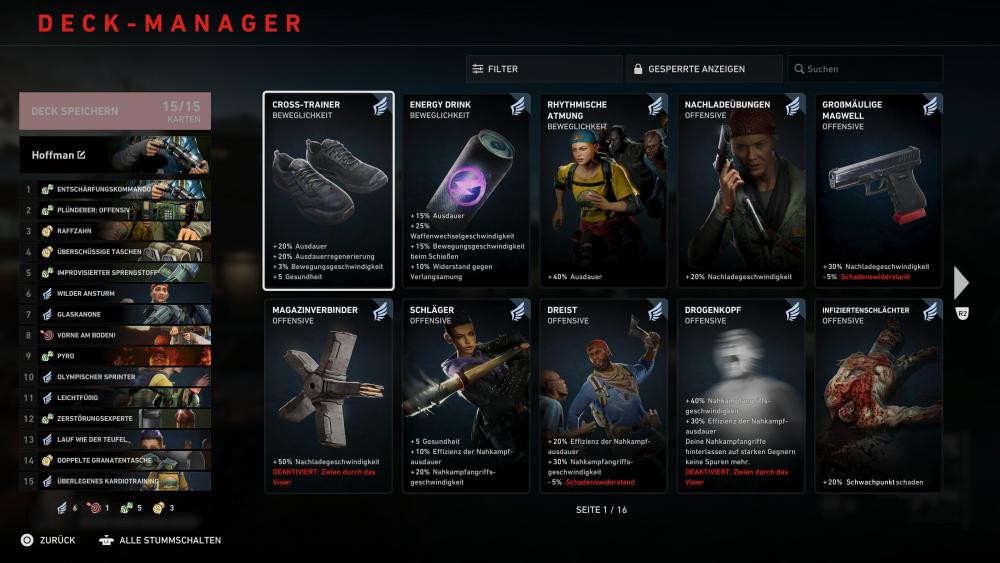This screenshot has width=1000, height=563.
Task: Choose the Energy Drink card
Action: pos(466,191)
